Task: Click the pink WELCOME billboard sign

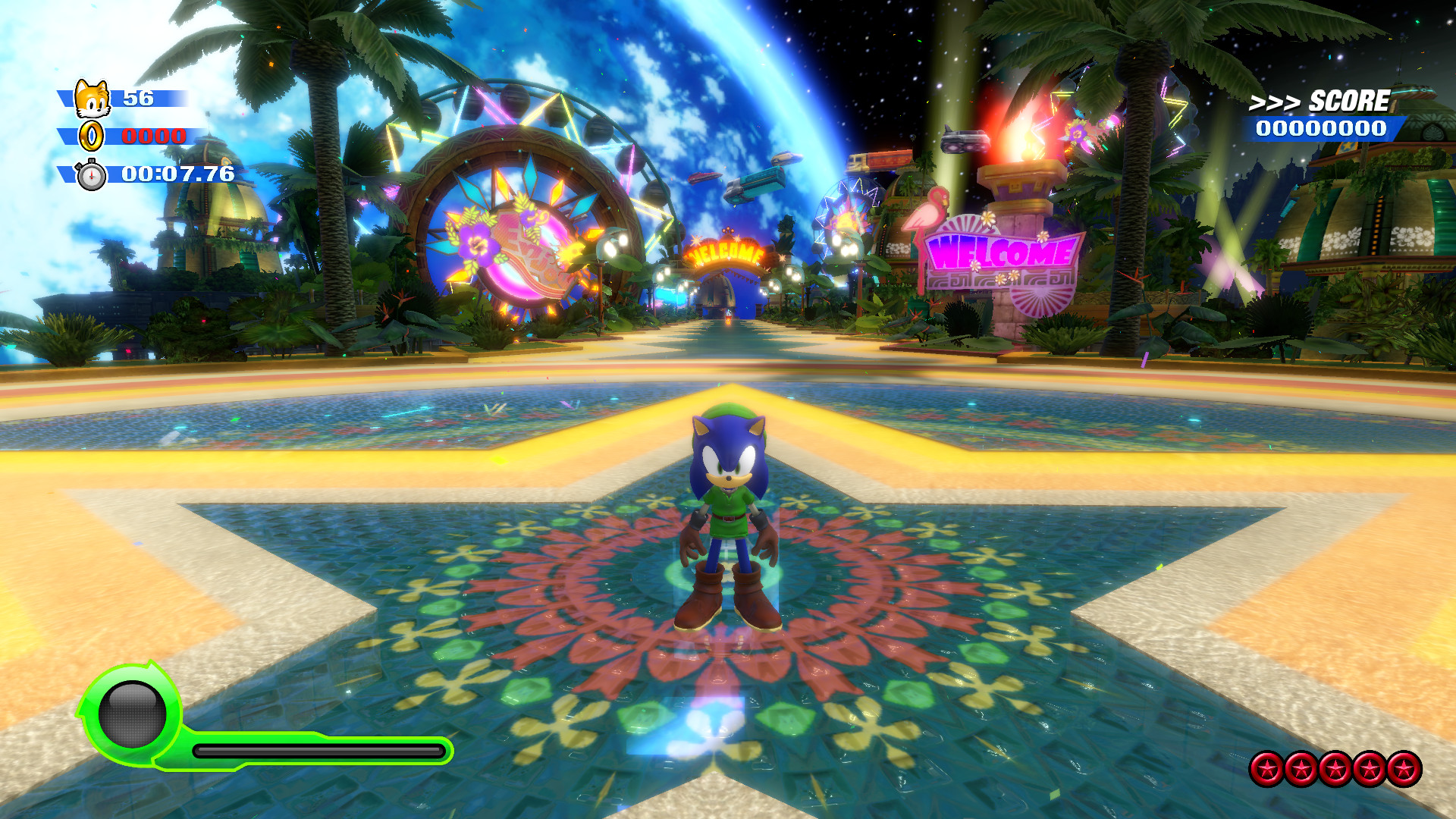Action: [x=1001, y=252]
